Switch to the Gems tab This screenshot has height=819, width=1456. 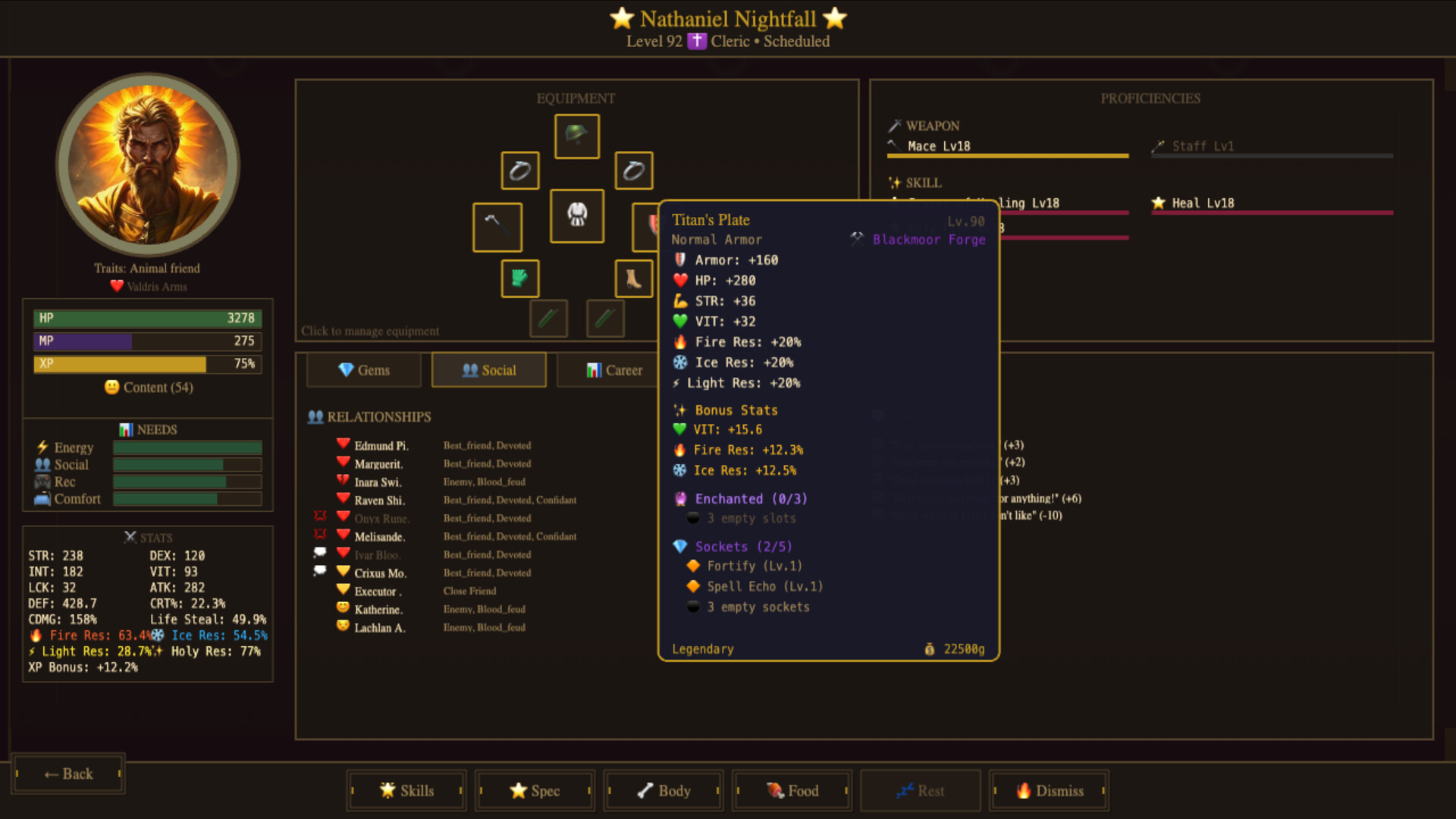click(x=363, y=370)
